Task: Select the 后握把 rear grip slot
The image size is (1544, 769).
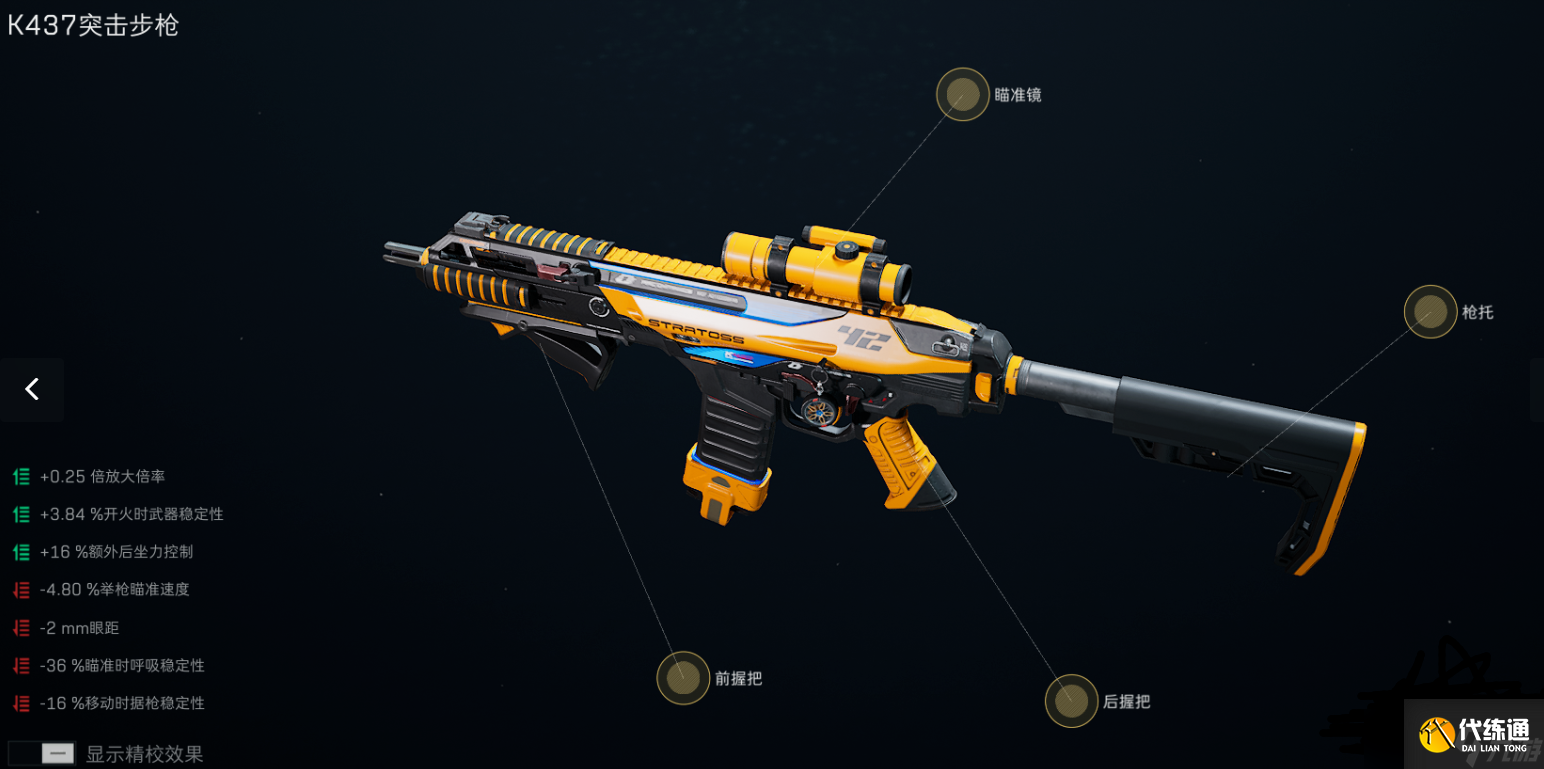Action: (1071, 701)
